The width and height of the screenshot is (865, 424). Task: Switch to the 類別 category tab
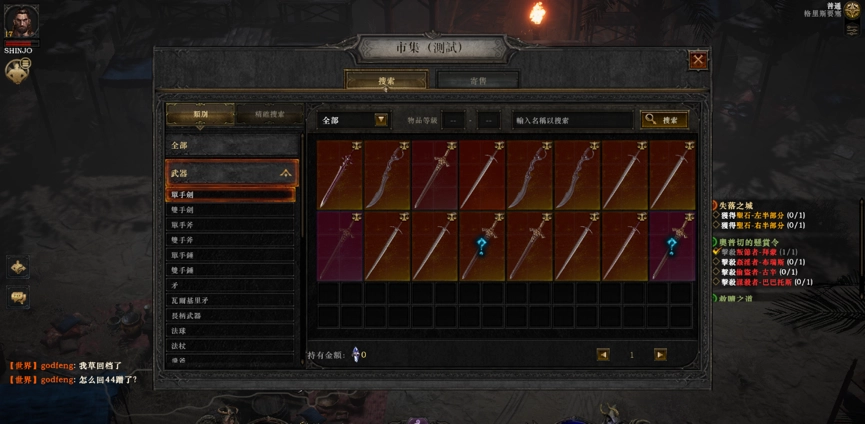(x=201, y=114)
